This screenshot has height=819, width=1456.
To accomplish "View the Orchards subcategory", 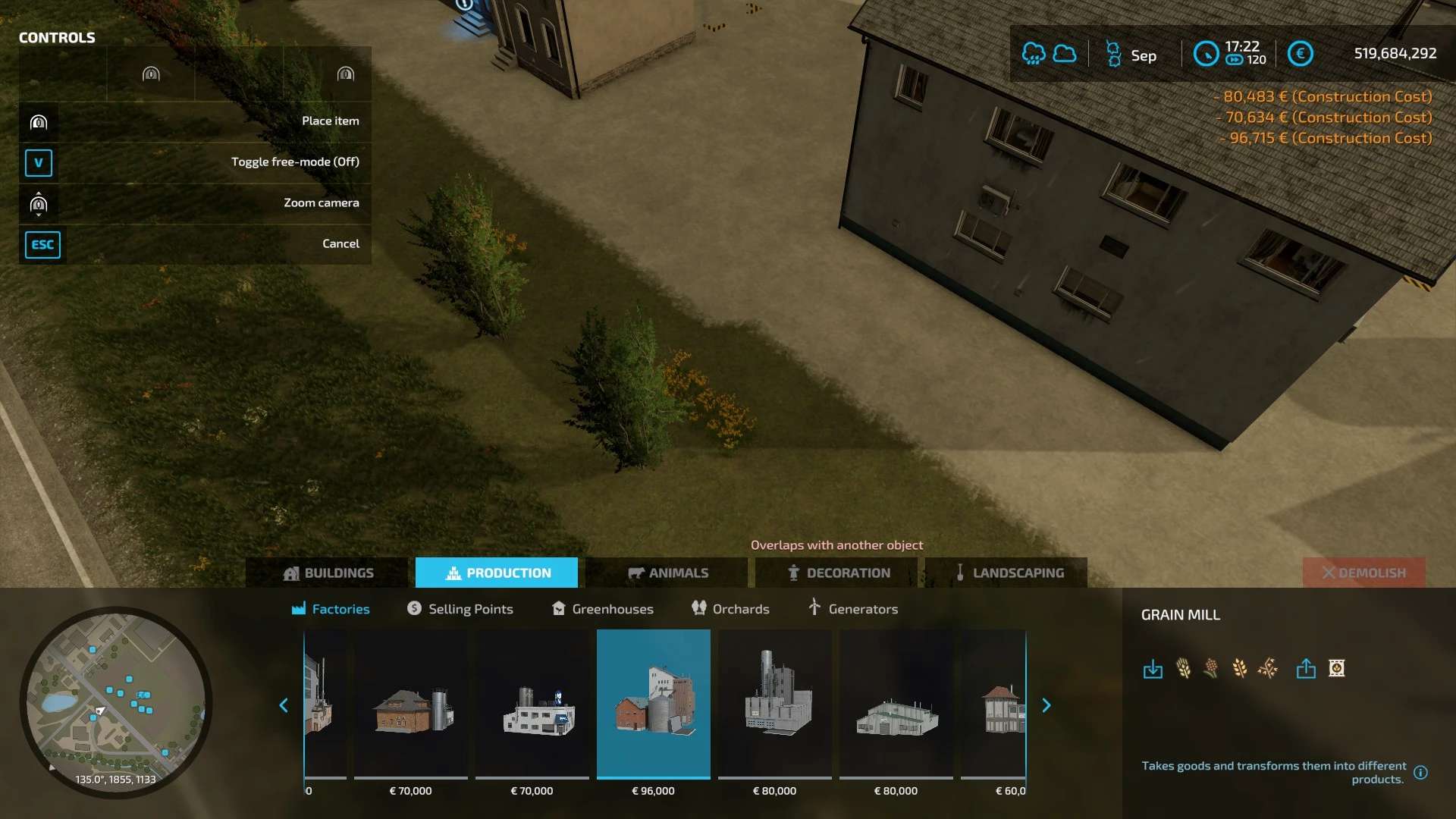I will click(730, 609).
